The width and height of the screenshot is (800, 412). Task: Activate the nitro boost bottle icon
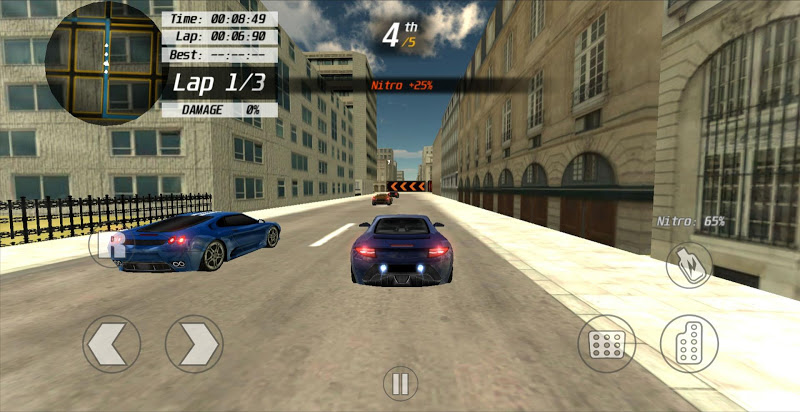(689, 264)
